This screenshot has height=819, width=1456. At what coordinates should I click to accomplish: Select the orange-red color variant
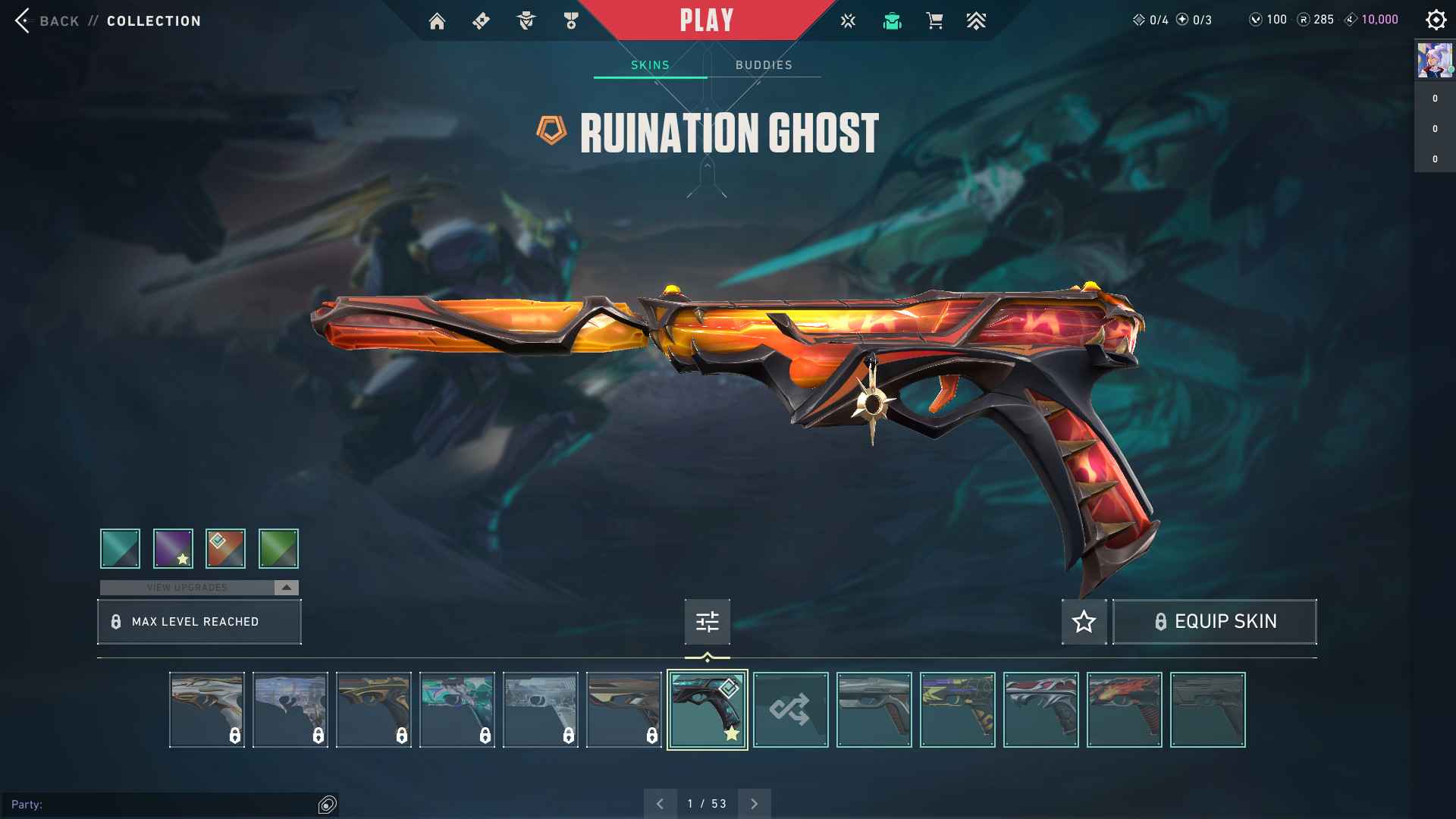coord(225,548)
